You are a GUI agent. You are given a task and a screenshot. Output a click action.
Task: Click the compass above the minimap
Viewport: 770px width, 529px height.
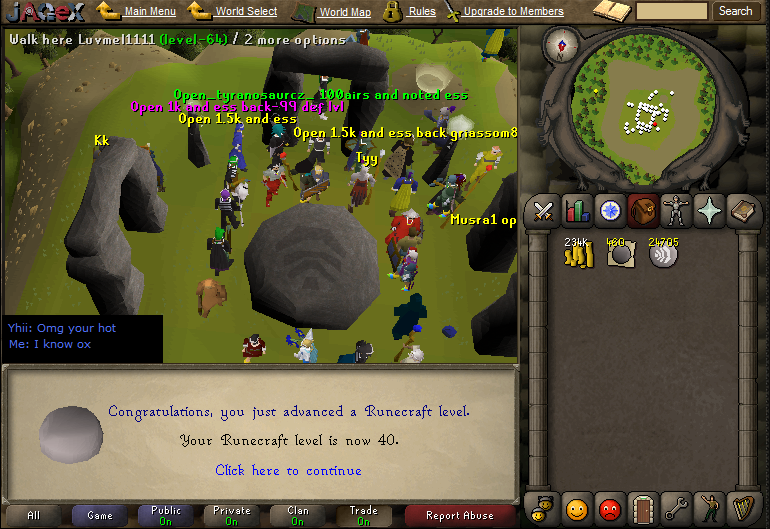pyautogui.click(x=561, y=46)
